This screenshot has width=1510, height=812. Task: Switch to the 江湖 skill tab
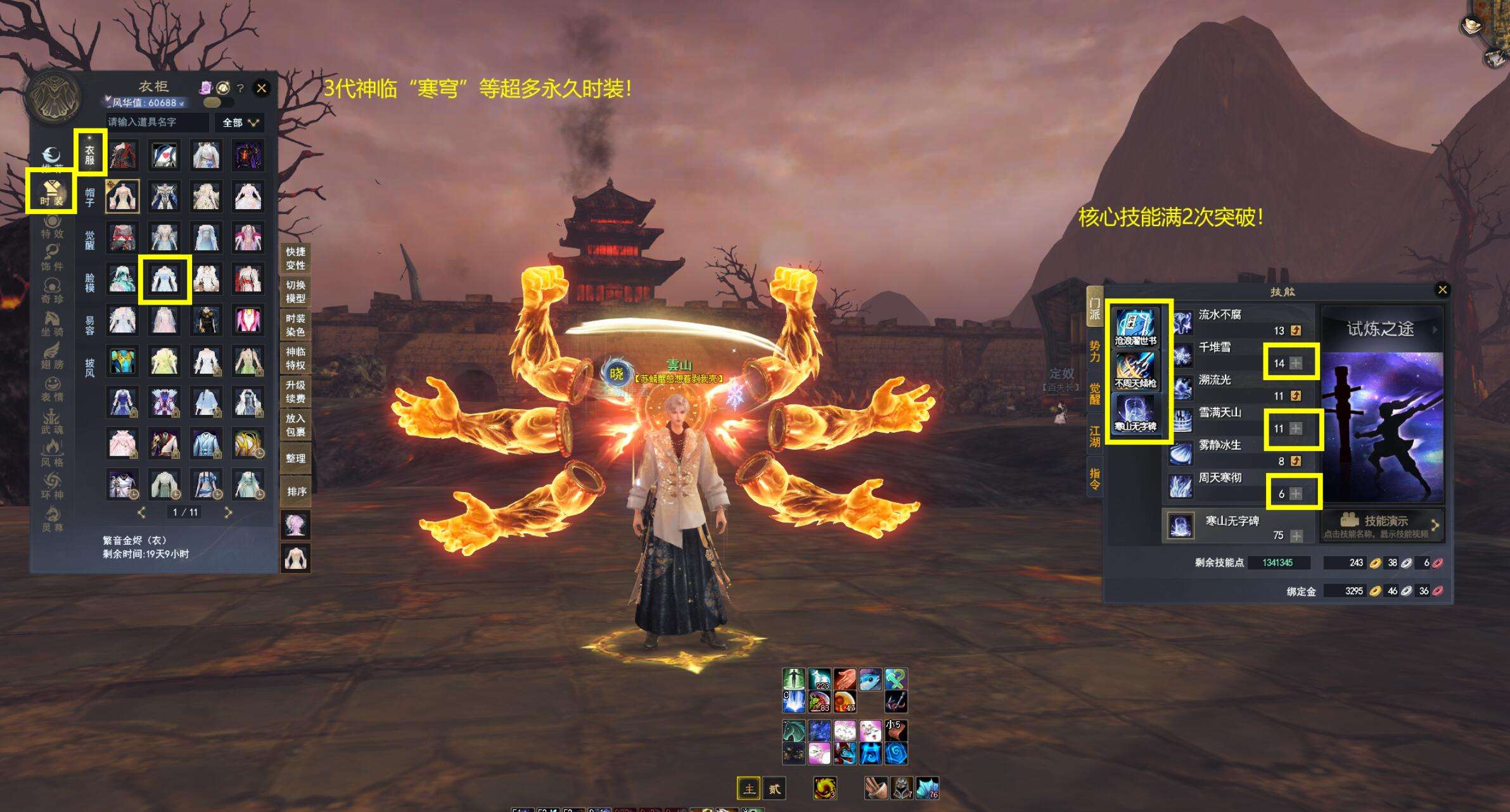[x=1094, y=436]
